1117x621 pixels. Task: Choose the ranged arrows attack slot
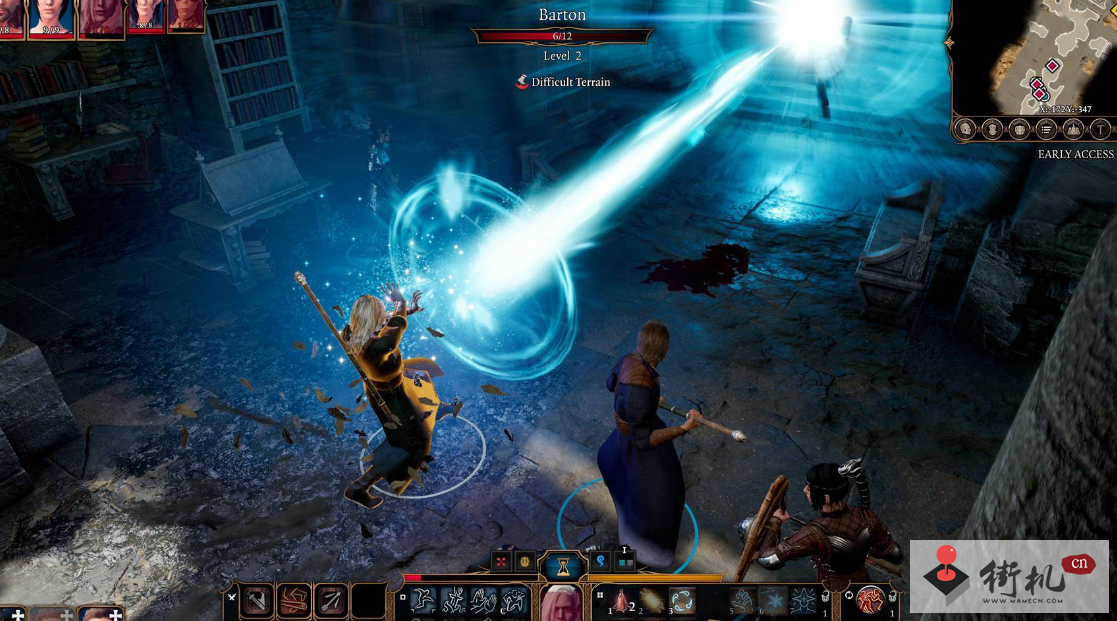click(331, 600)
